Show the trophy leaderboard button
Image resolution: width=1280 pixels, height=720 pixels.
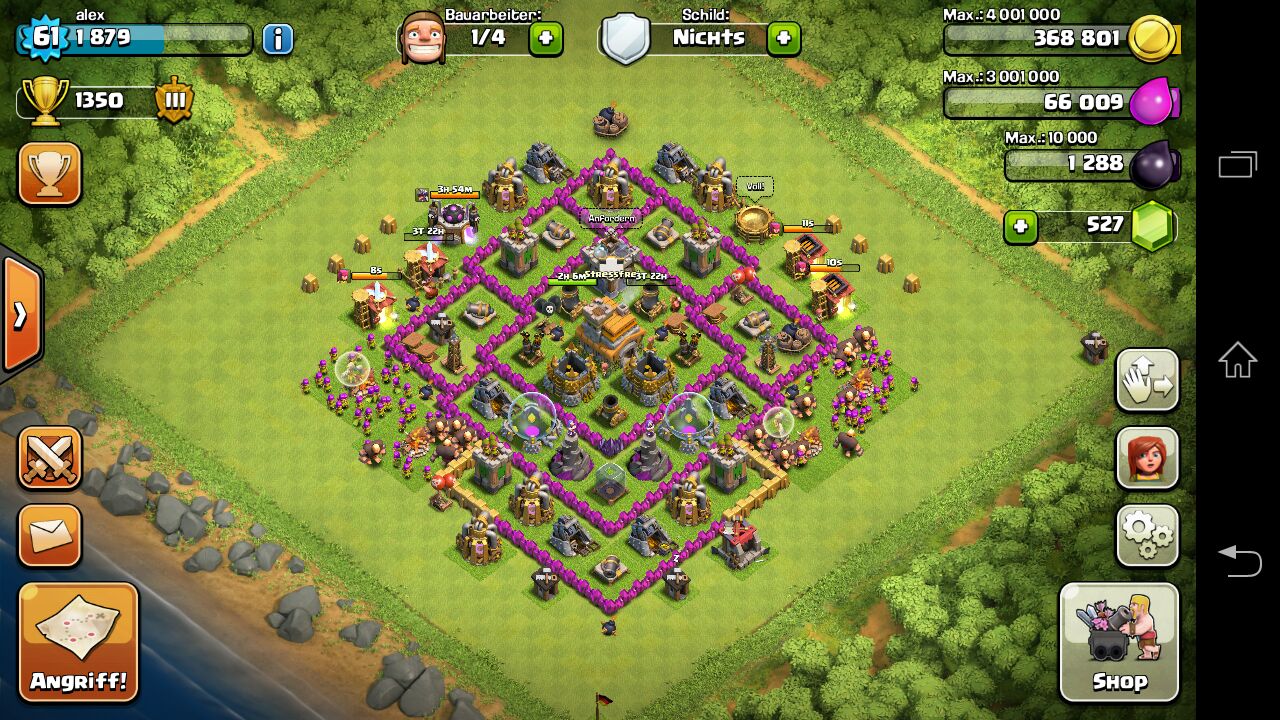coord(49,174)
